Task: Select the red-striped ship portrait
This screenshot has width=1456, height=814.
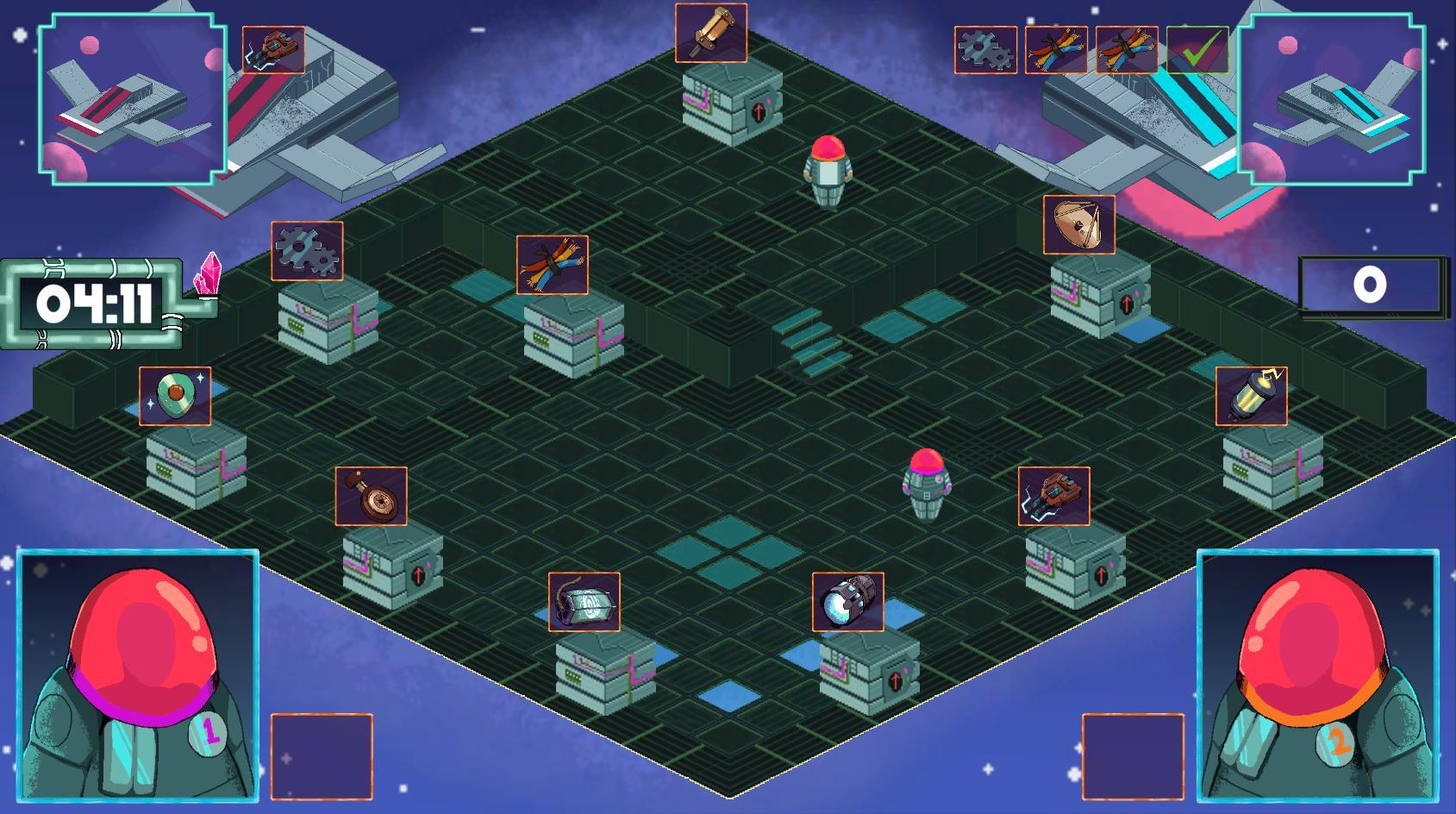Action: (x=132, y=99)
